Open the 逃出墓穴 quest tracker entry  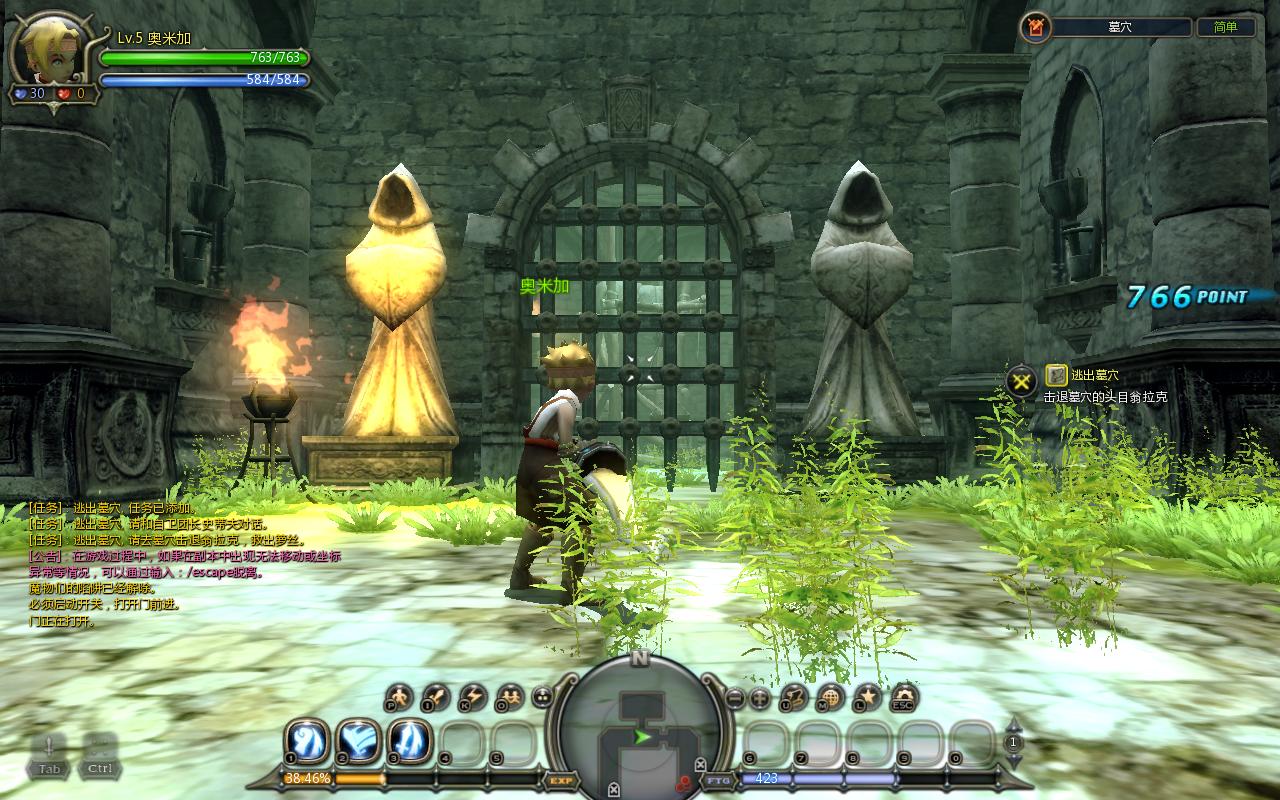(1094, 375)
